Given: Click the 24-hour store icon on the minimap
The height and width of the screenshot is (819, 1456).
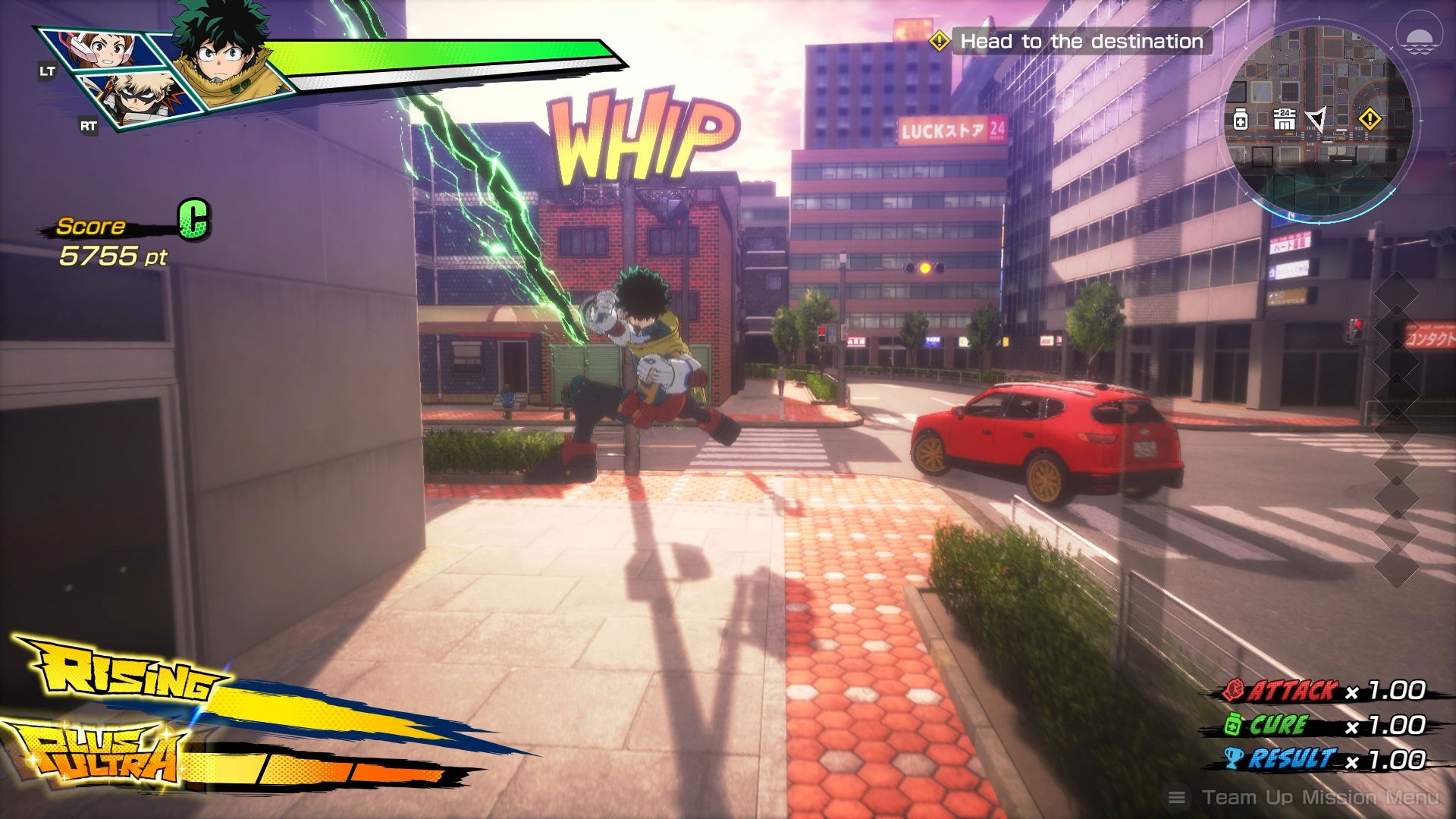Looking at the screenshot, I should [1285, 118].
